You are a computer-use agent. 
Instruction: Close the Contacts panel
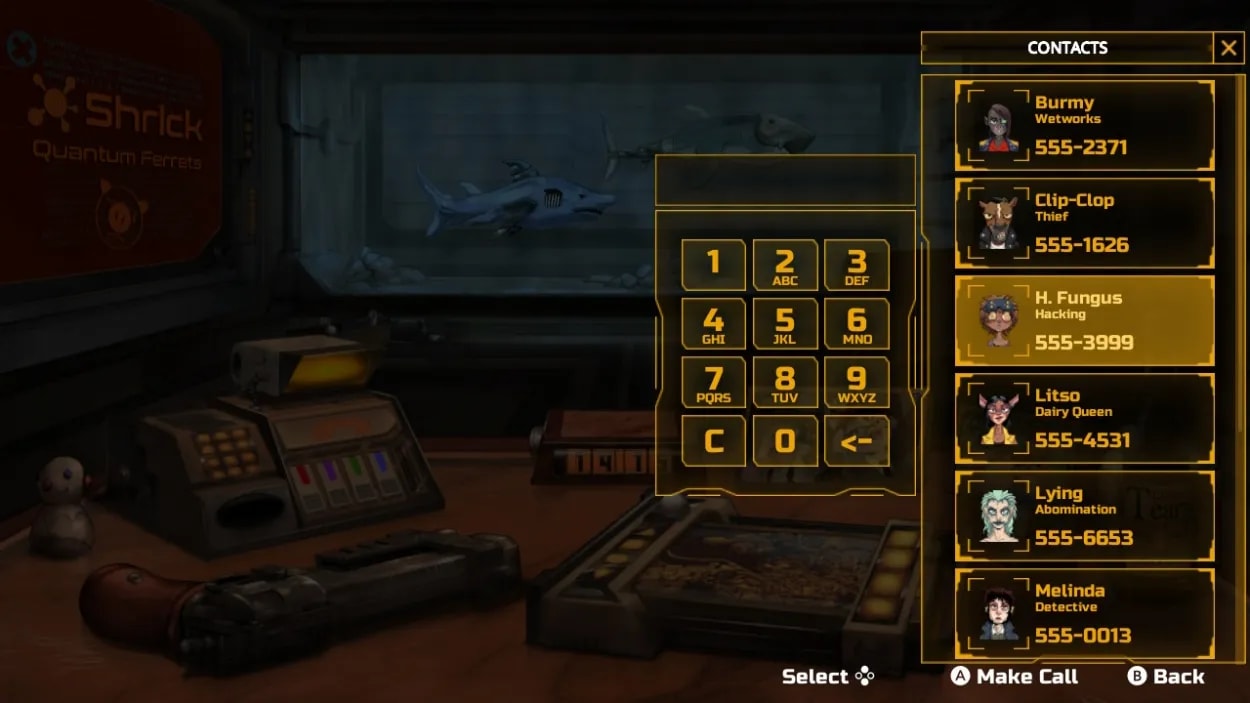[1228, 47]
